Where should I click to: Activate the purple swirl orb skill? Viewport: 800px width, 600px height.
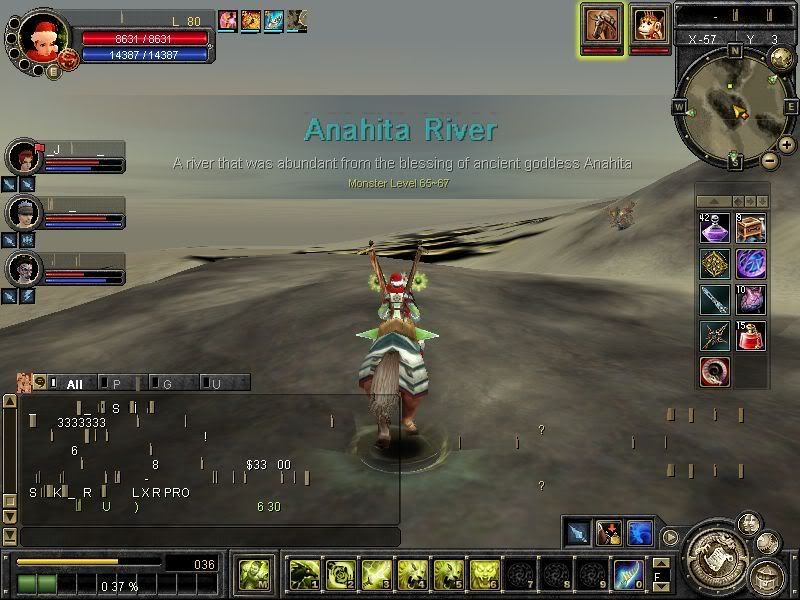751,265
